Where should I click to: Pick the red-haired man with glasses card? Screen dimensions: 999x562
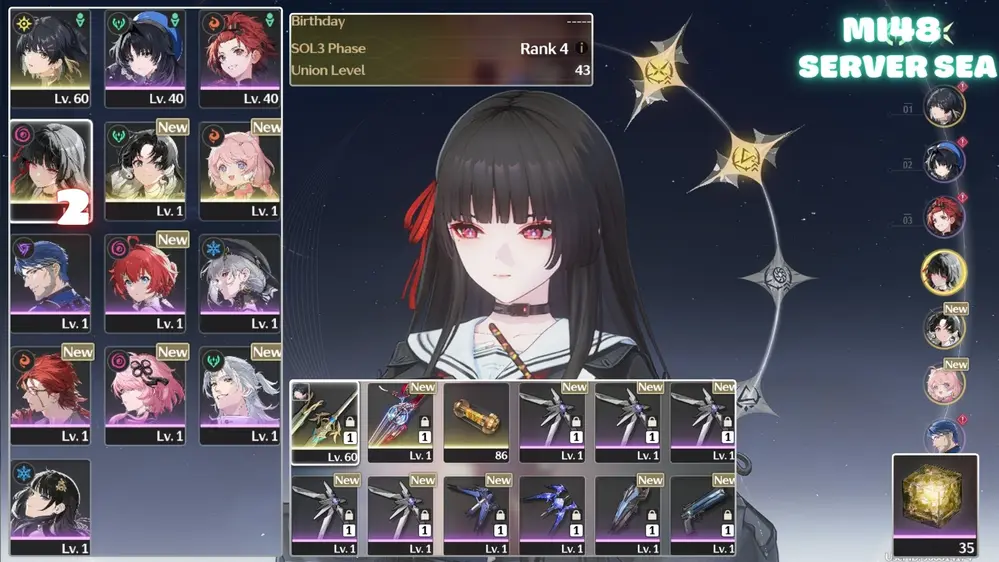click(x=50, y=394)
